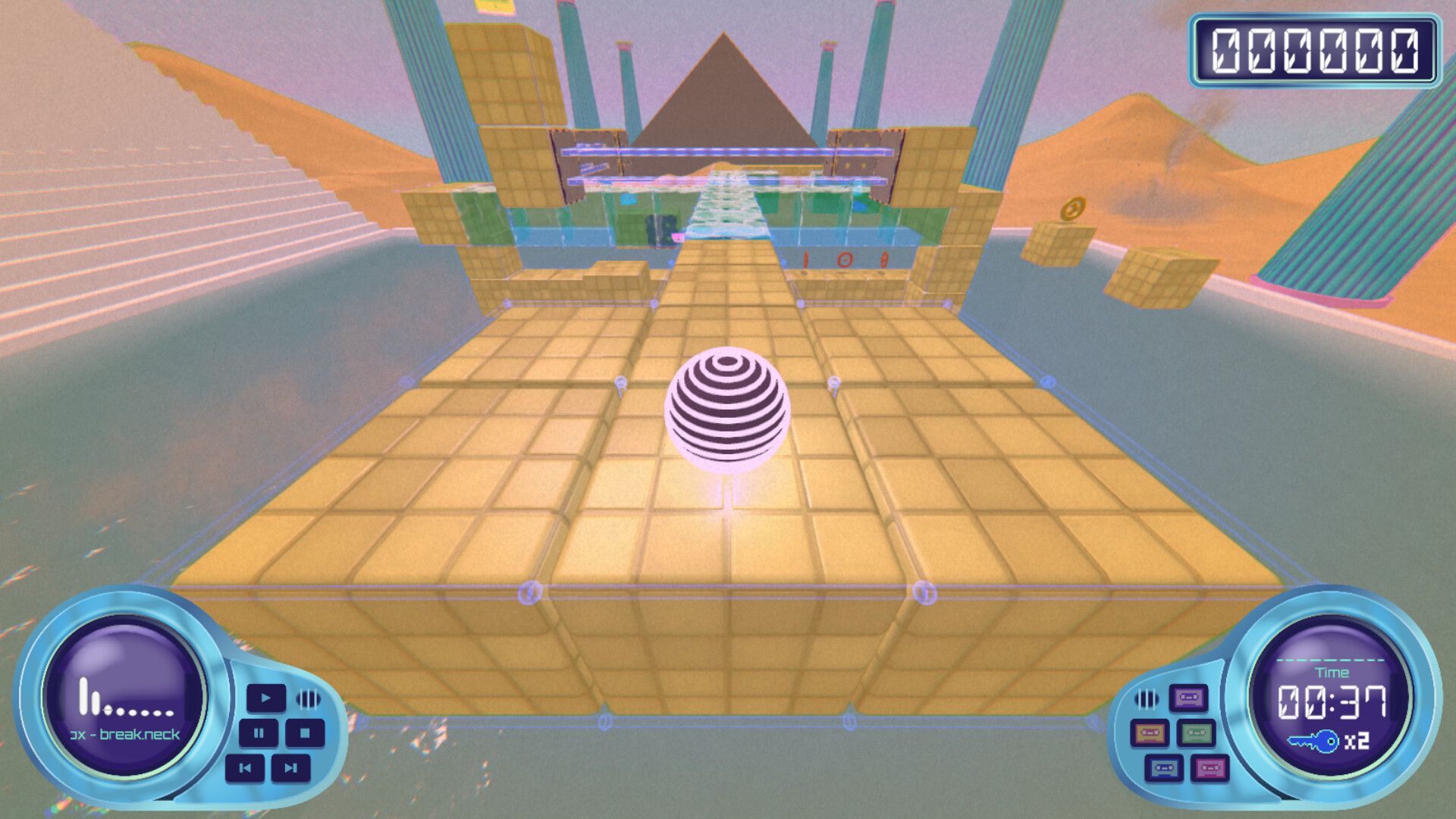Stop the music player
Screen dimensions: 1456x819
coord(305,733)
